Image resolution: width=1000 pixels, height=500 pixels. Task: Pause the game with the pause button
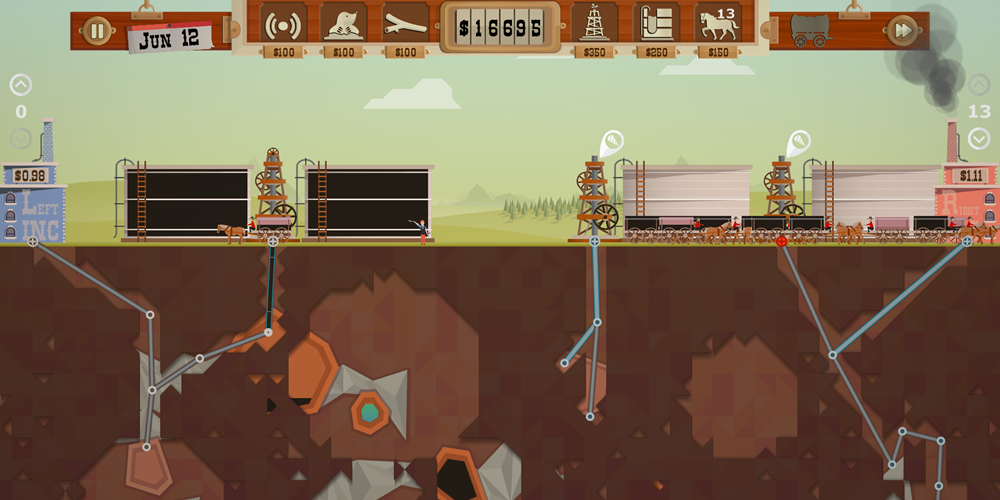click(97, 30)
